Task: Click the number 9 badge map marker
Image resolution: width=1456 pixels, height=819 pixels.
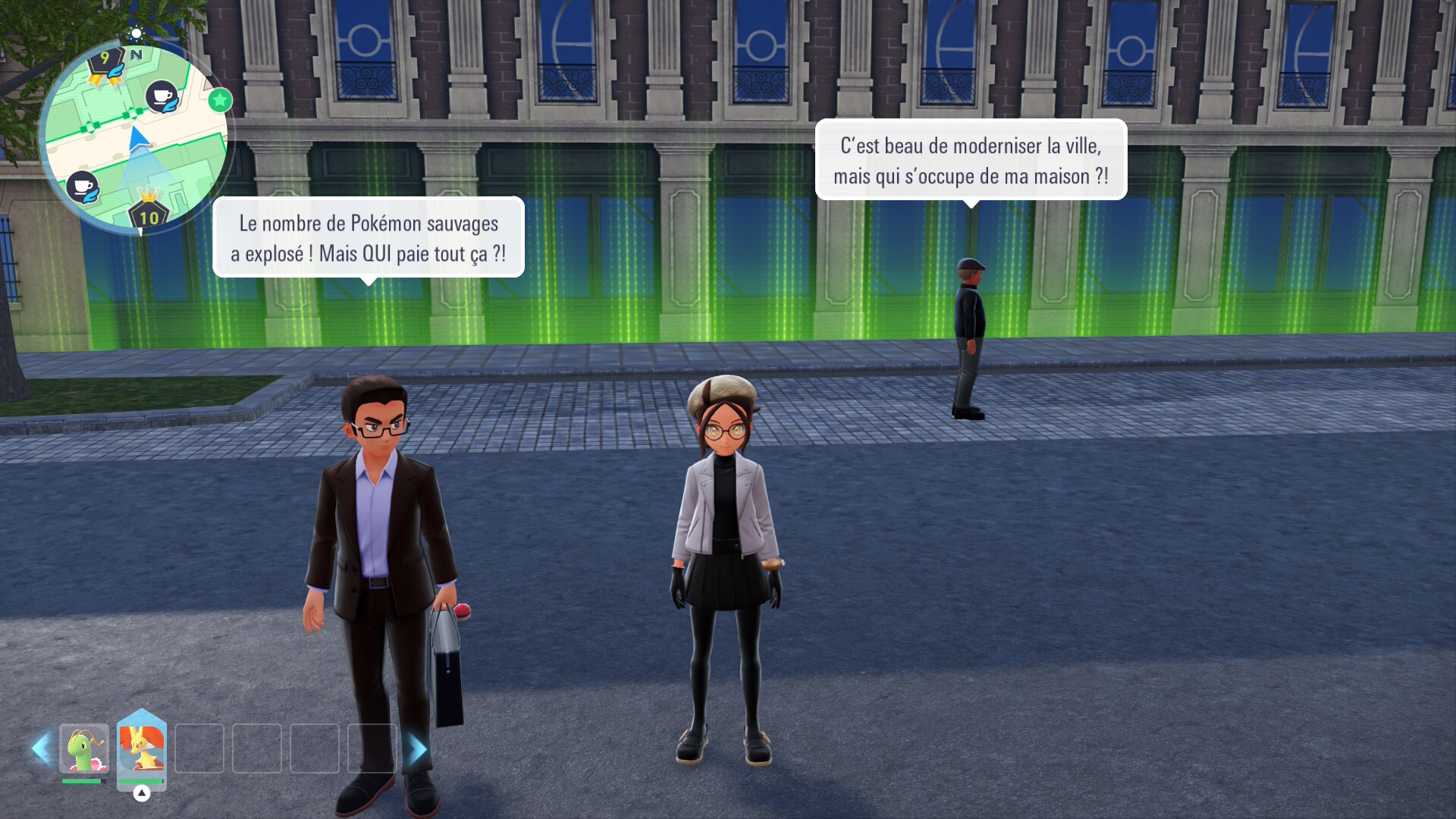Action: (105, 62)
